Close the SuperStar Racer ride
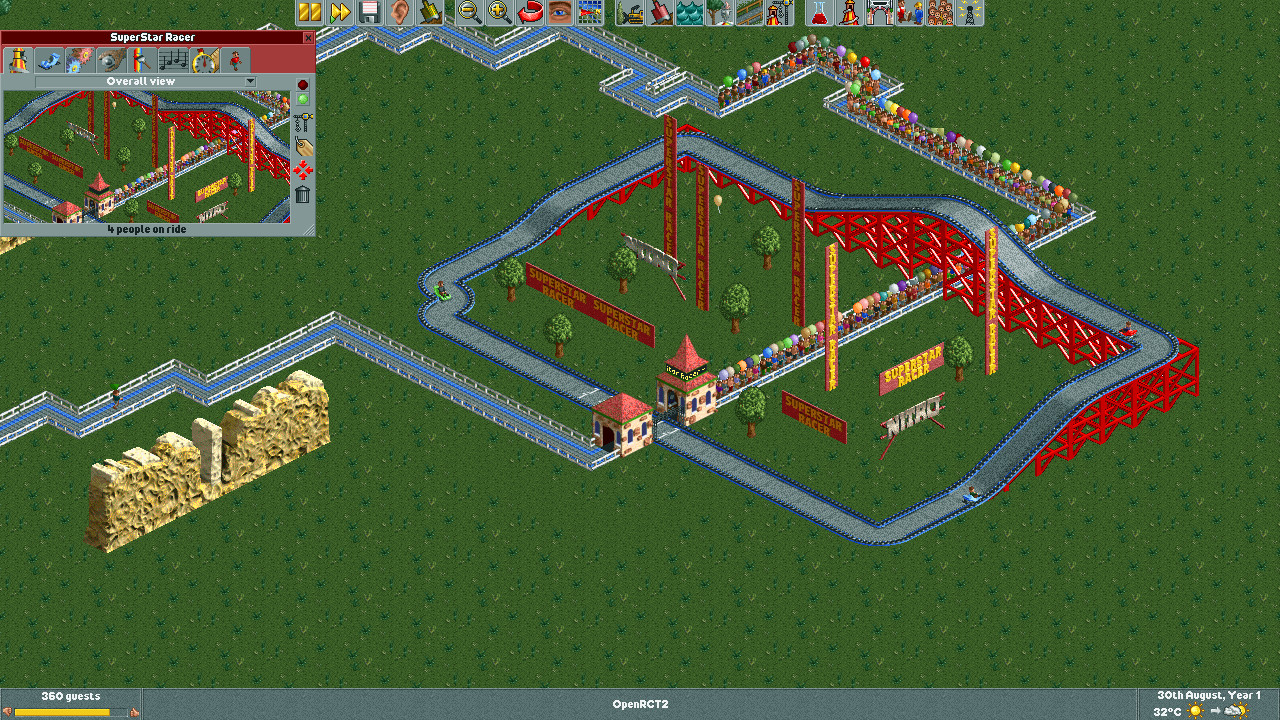Image resolution: width=1280 pixels, height=720 pixels. (x=302, y=84)
